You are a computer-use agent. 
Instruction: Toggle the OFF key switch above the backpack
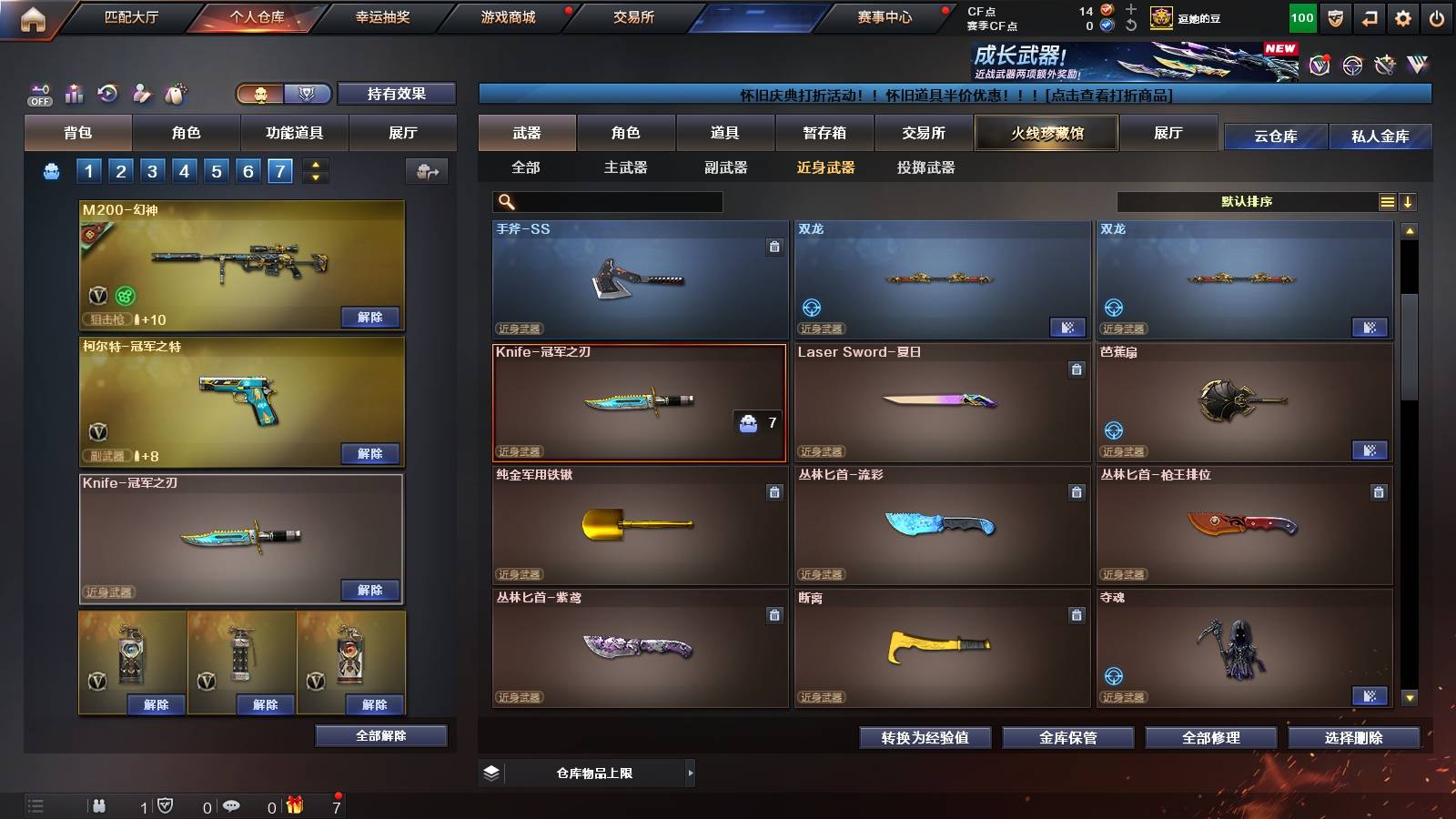[38, 93]
